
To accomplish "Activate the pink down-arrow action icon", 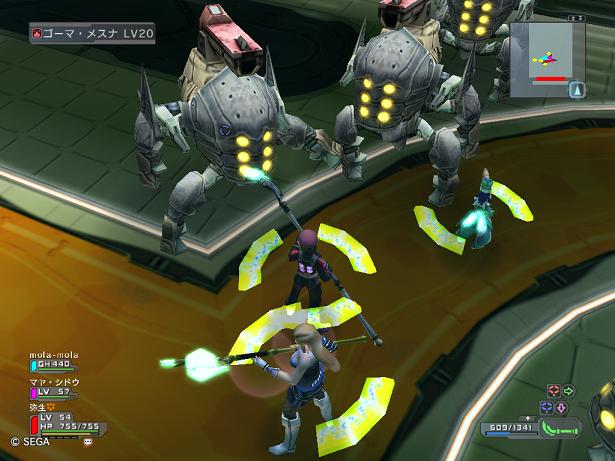I will pos(561,407).
